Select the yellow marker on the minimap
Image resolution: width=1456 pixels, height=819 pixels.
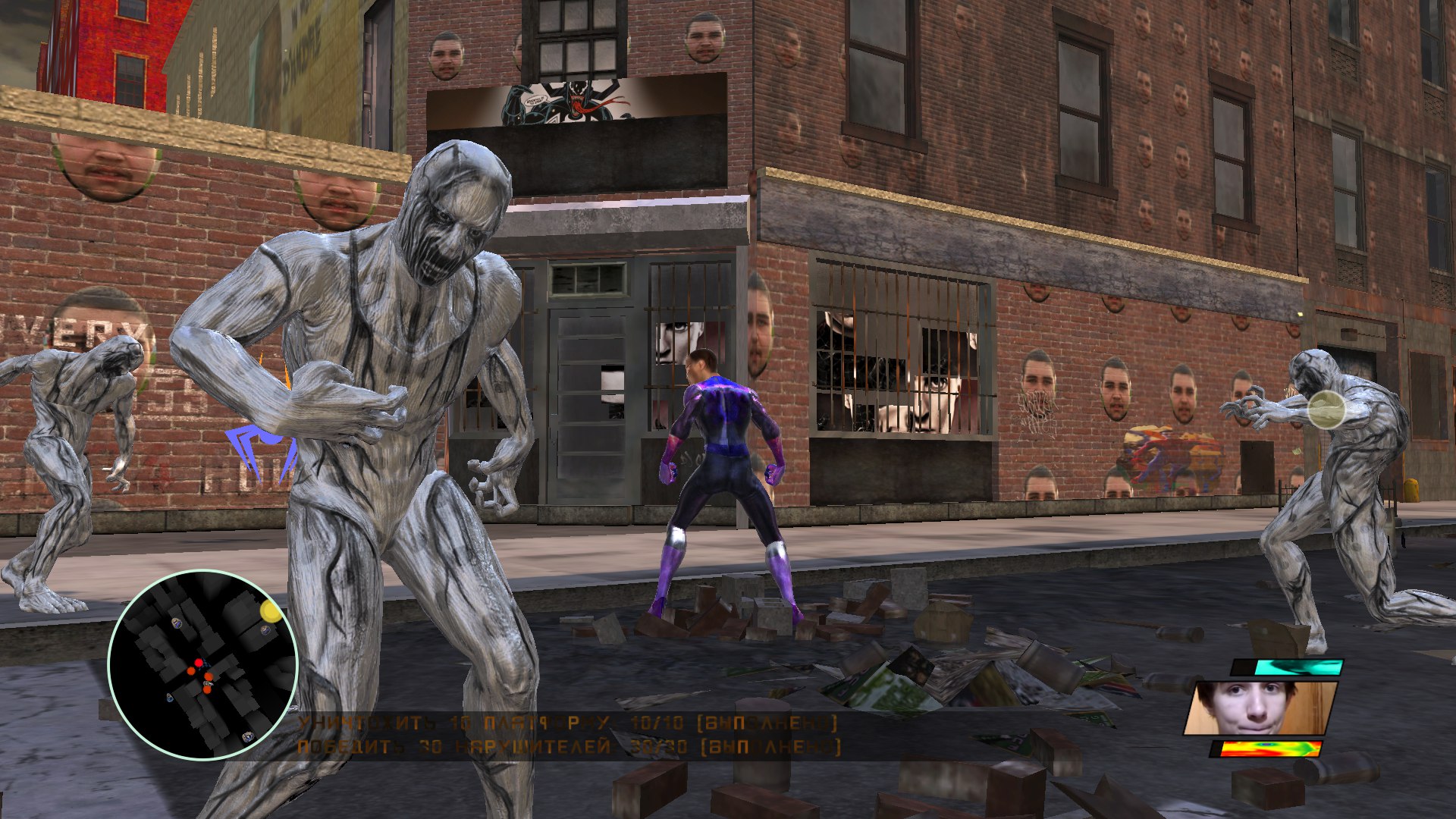pyautogui.click(x=270, y=610)
